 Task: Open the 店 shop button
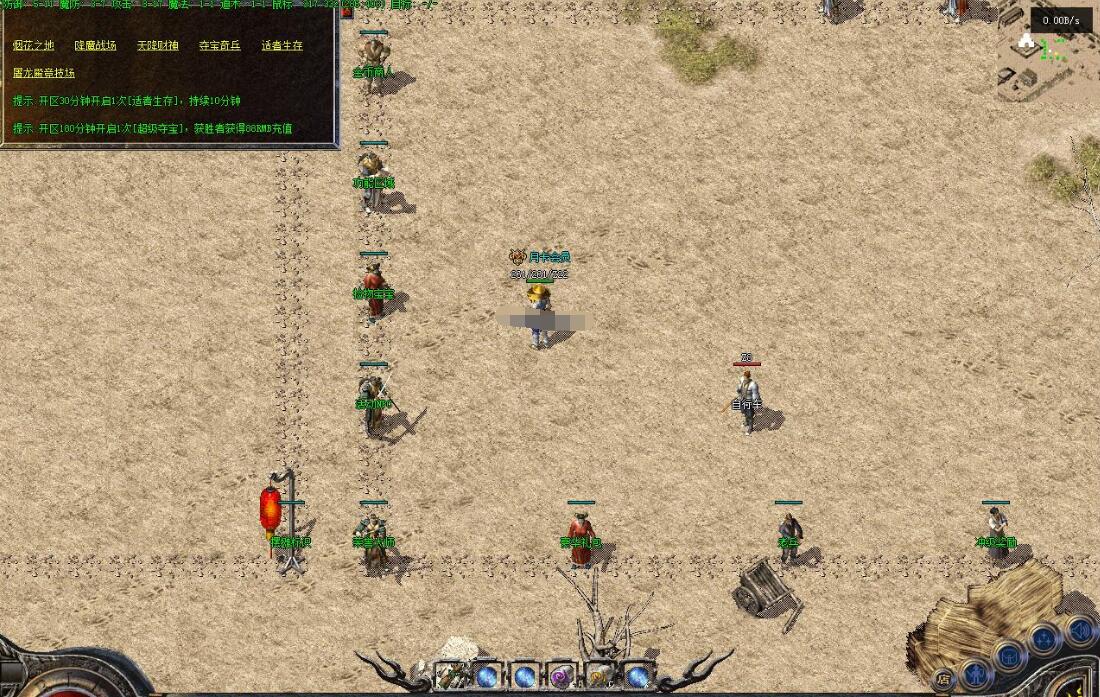pos(943,679)
